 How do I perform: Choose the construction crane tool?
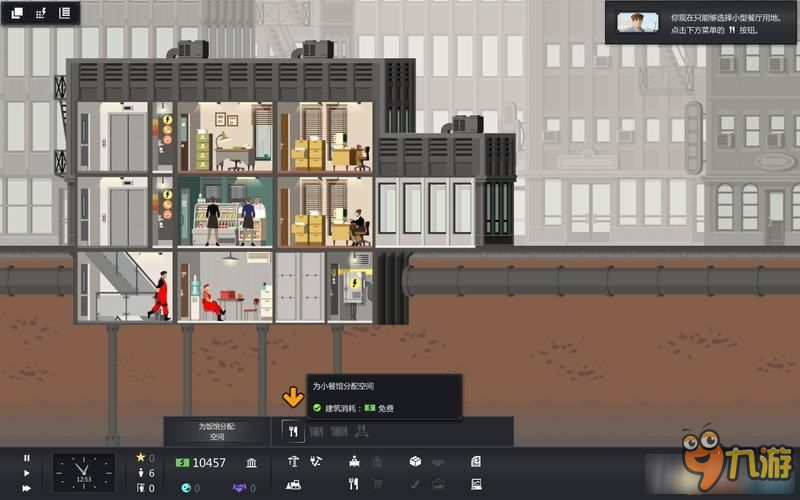click(293, 461)
